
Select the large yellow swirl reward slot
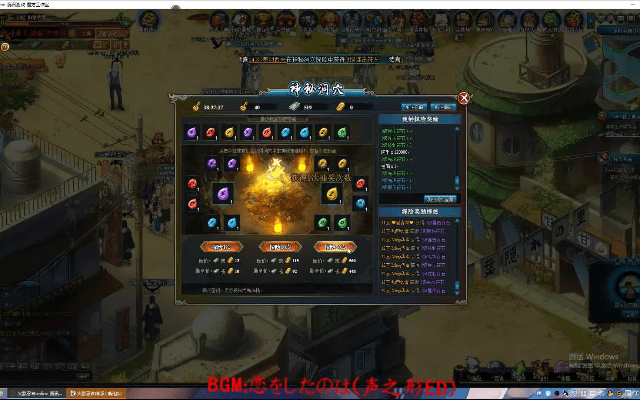[335, 193]
